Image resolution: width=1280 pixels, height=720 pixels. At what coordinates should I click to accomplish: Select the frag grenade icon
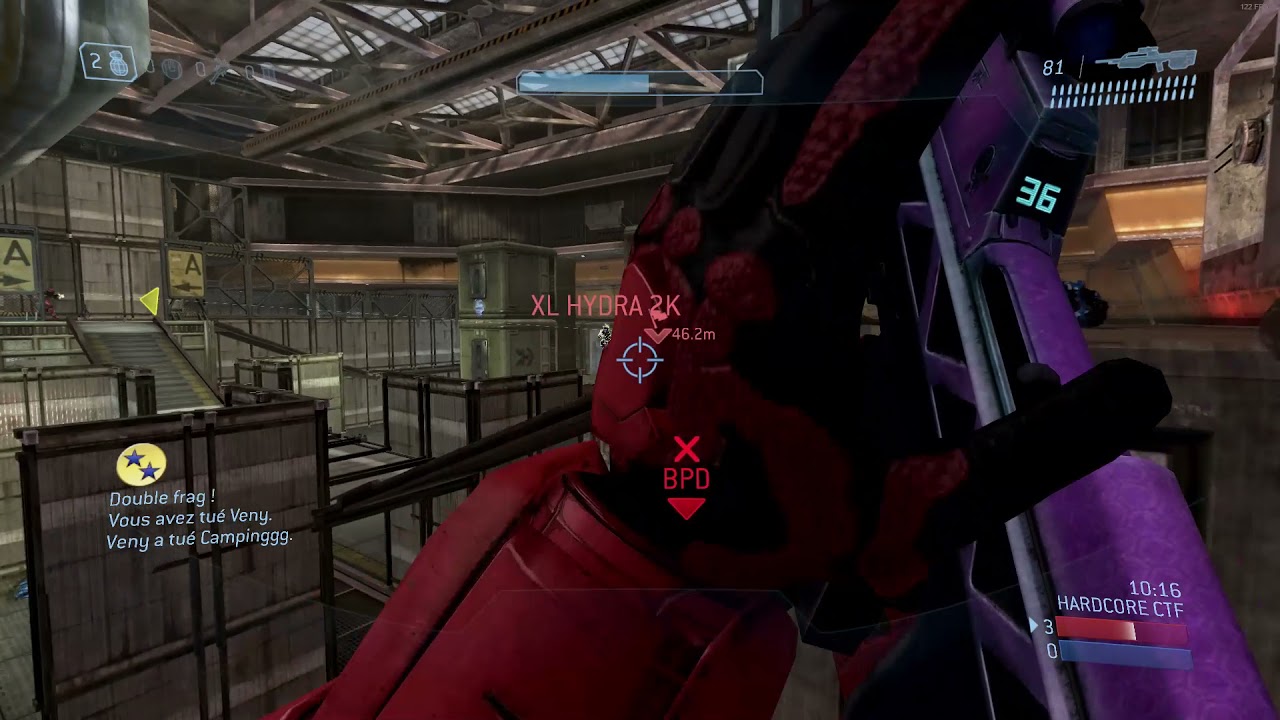[x=118, y=61]
